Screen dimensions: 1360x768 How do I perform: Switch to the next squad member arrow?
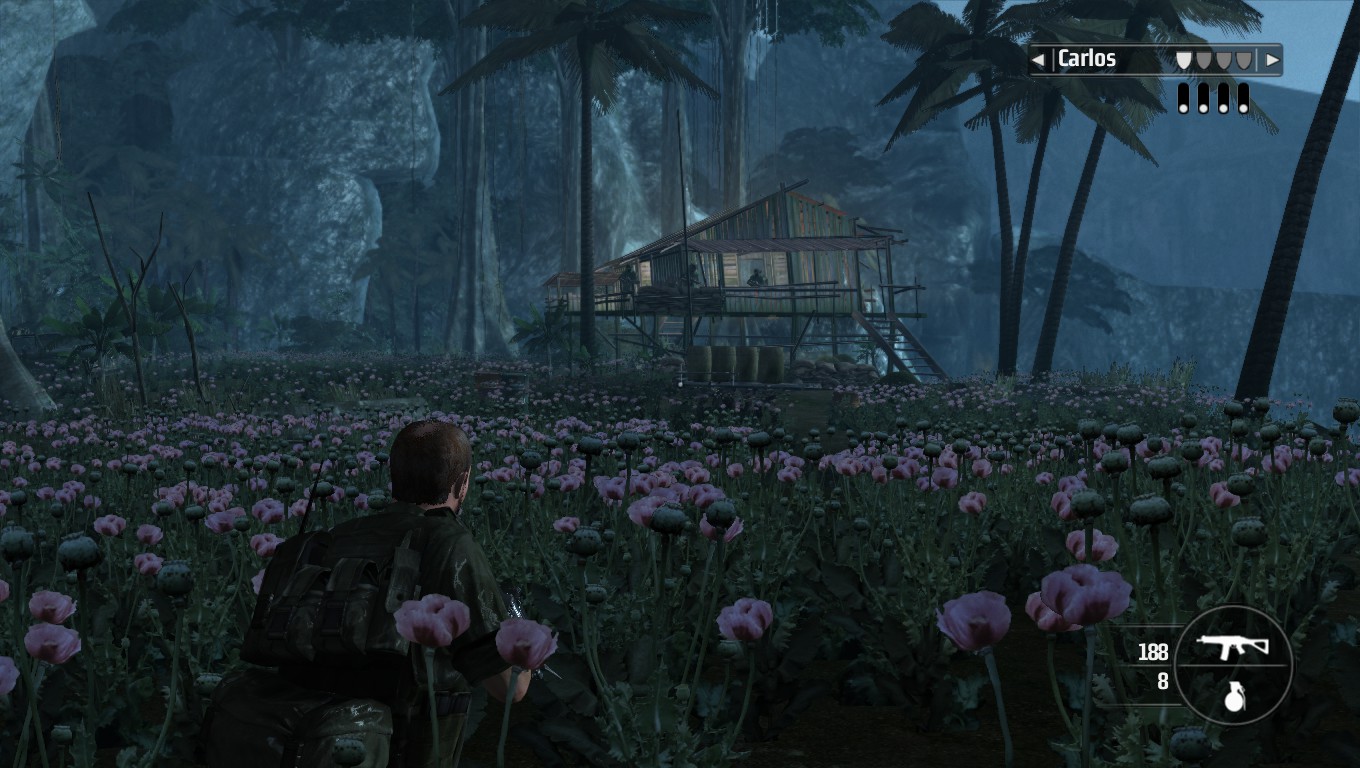tap(1272, 60)
